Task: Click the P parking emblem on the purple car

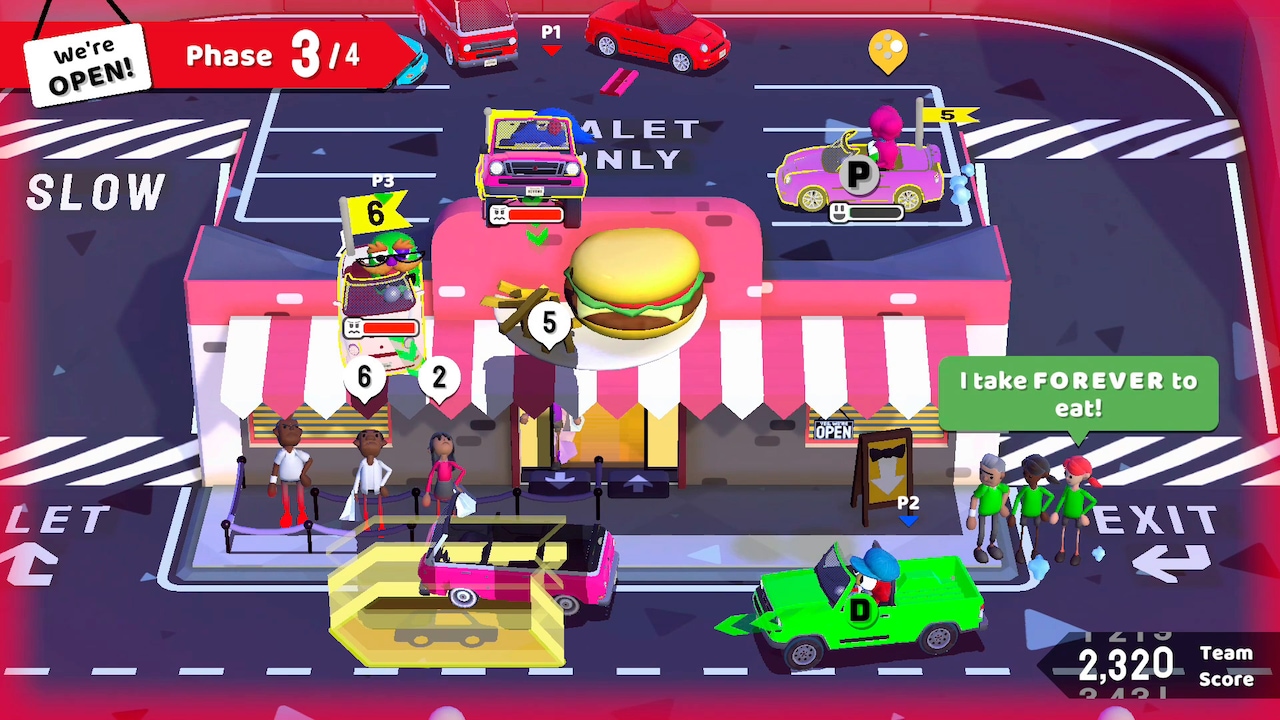Action: tap(858, 172)
